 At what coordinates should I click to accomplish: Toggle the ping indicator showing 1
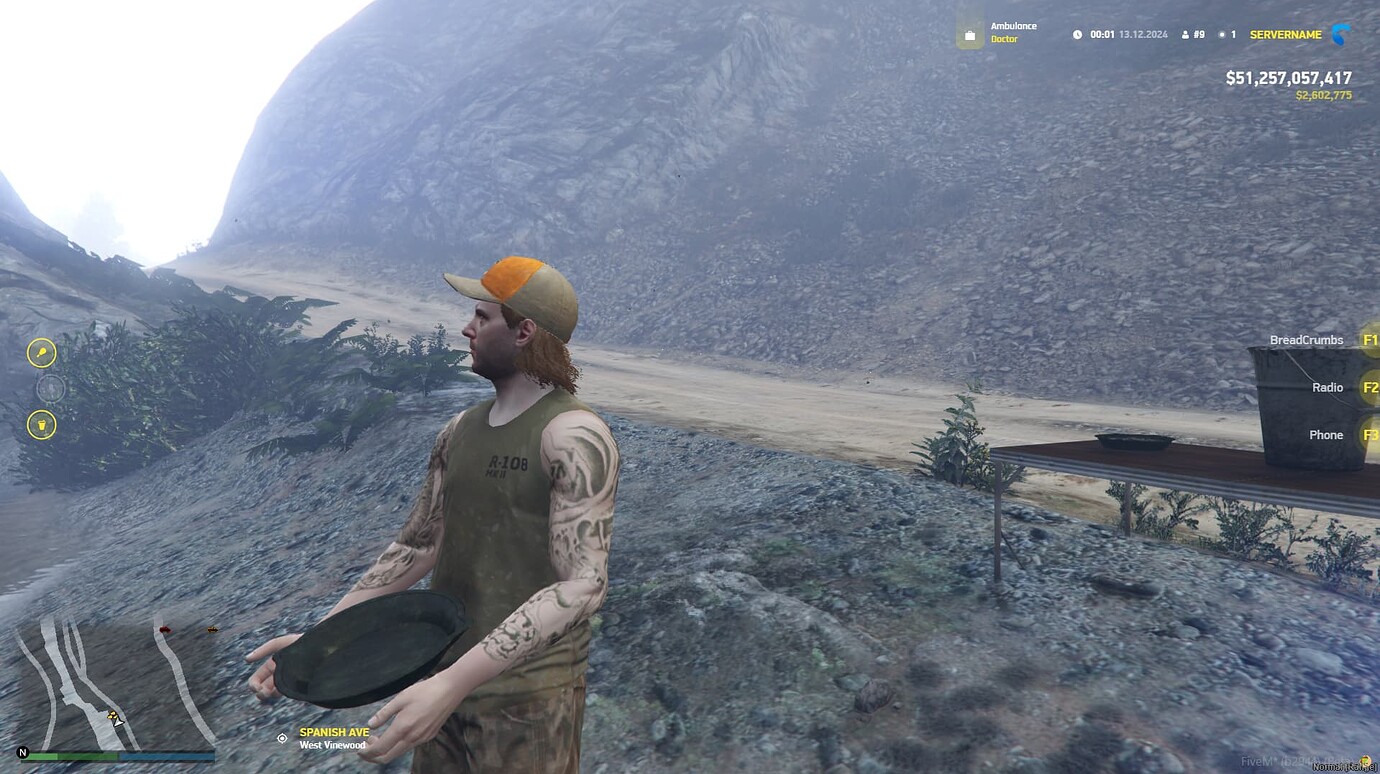pos(1226,33)
